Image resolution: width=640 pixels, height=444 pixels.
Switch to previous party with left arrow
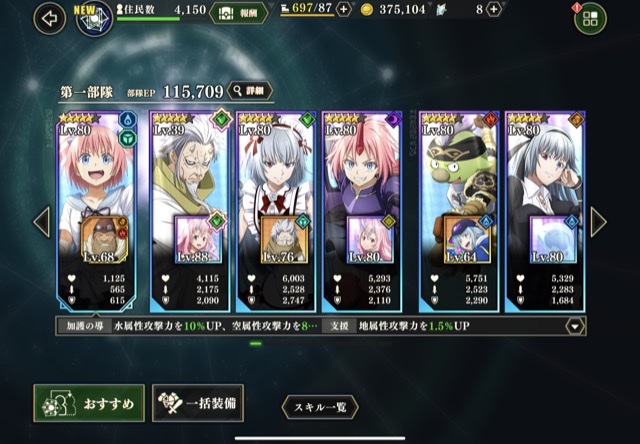click(41, 221)
